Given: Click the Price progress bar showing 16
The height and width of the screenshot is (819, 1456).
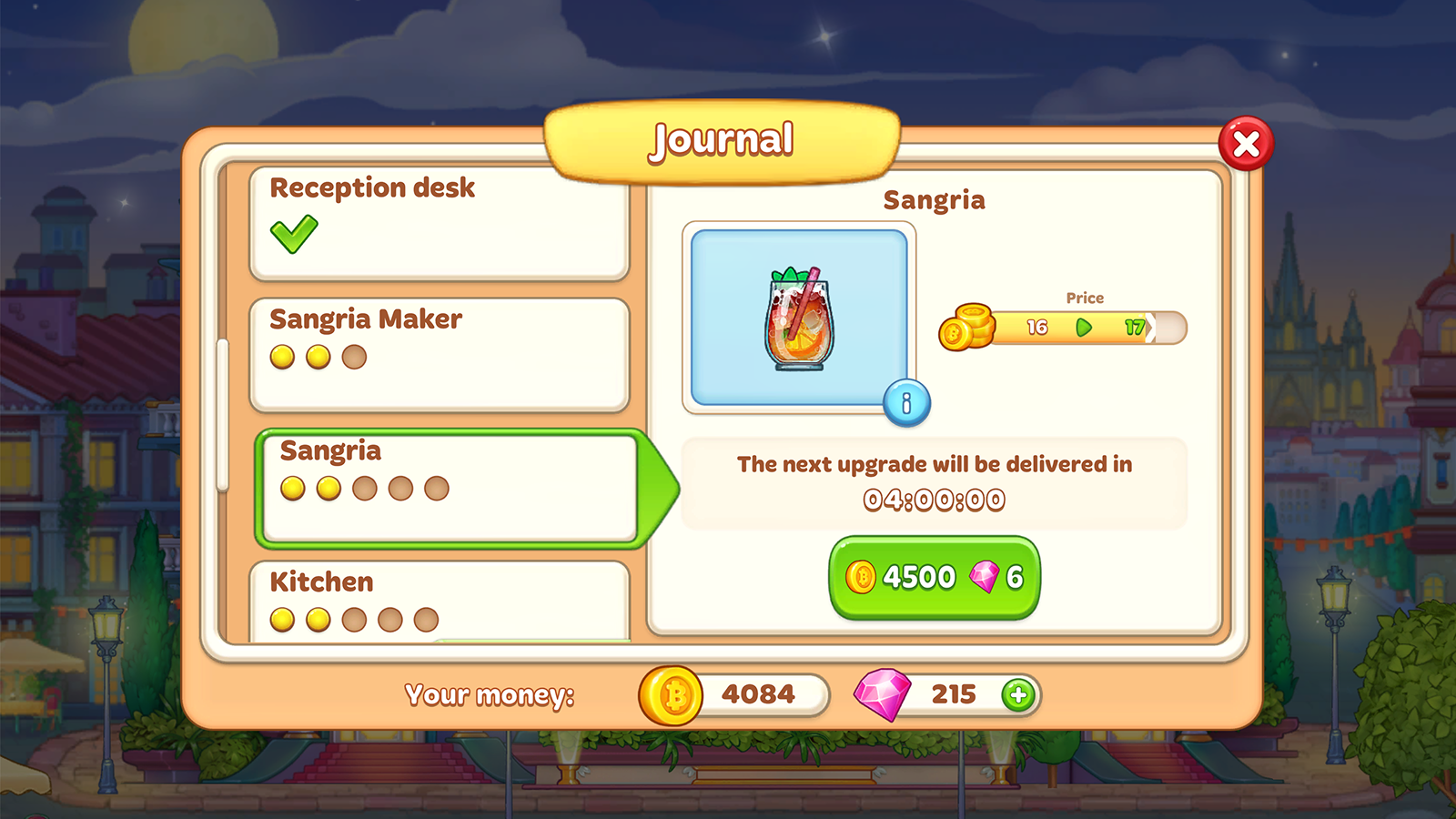Looking at the screenshot, I should coord(1037,328).
